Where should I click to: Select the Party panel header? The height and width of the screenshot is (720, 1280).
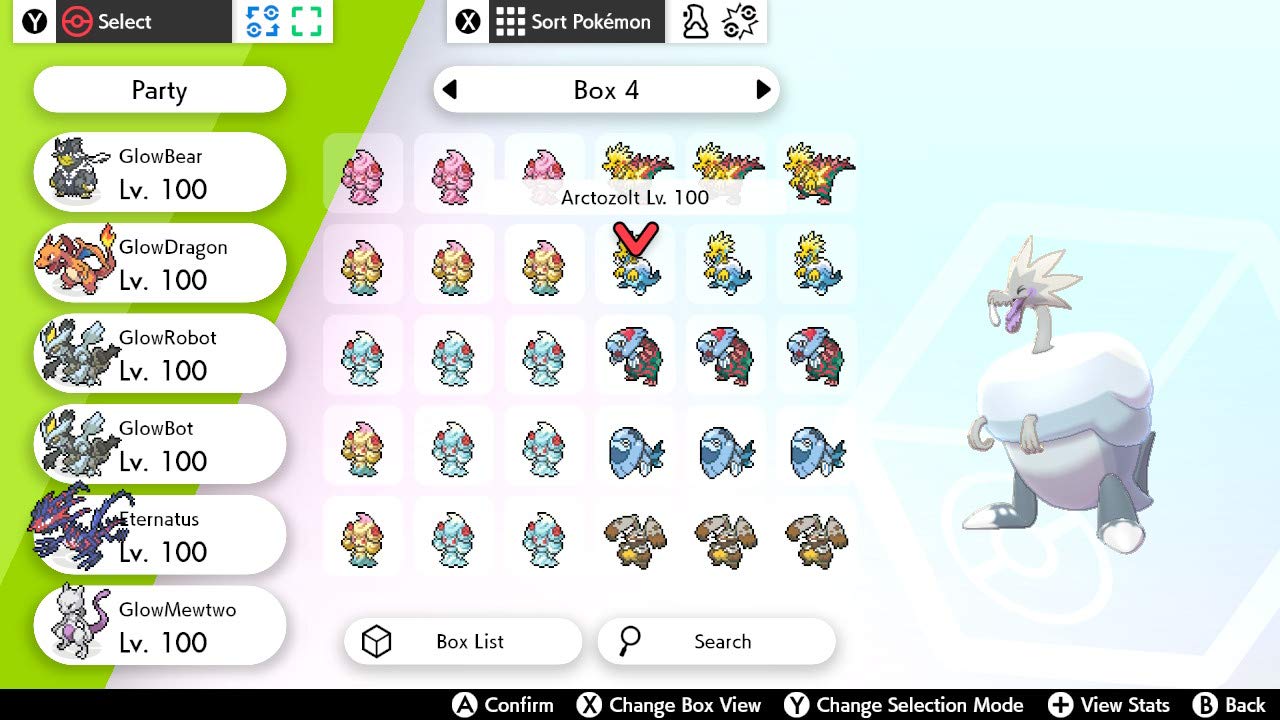tap(158, 90)
